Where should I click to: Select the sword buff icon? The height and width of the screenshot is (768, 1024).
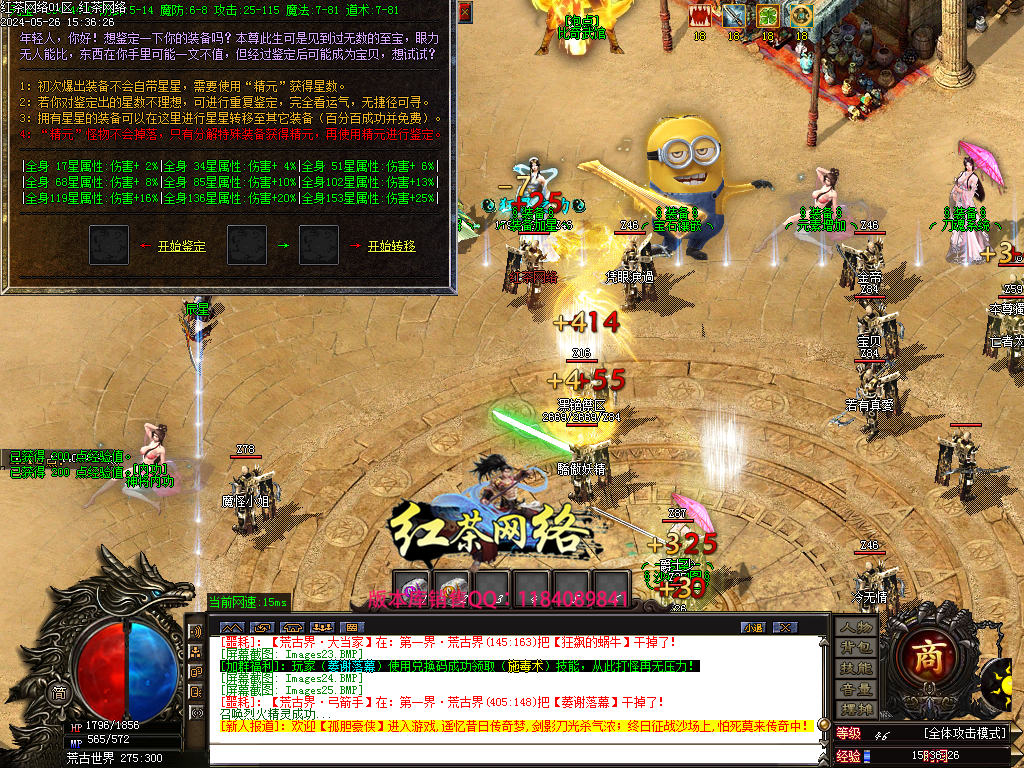tap(734, 16)
